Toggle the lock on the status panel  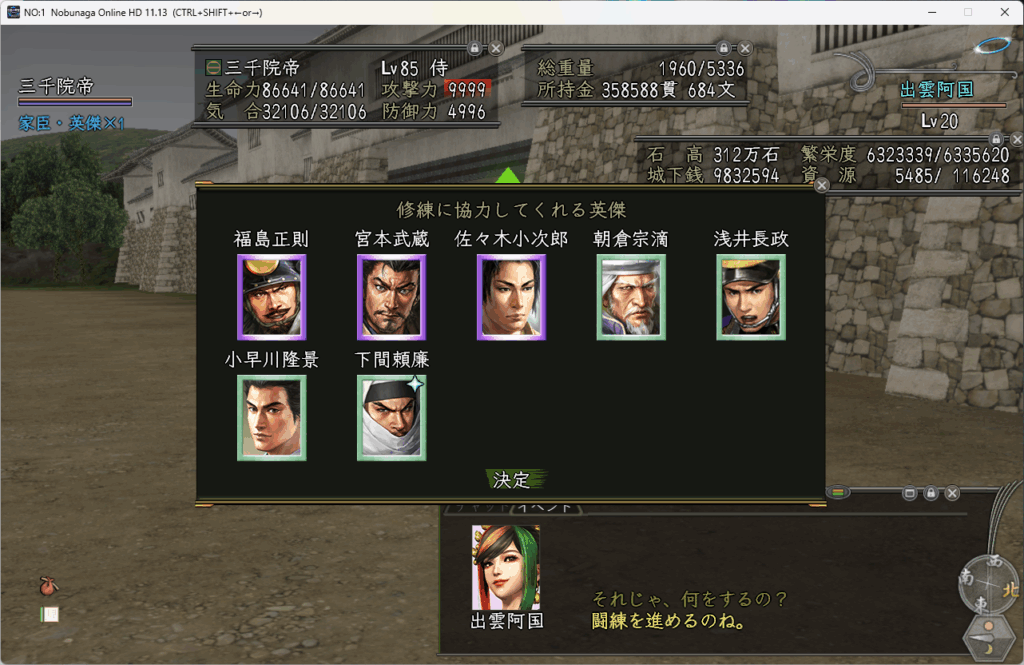[474, 48]
